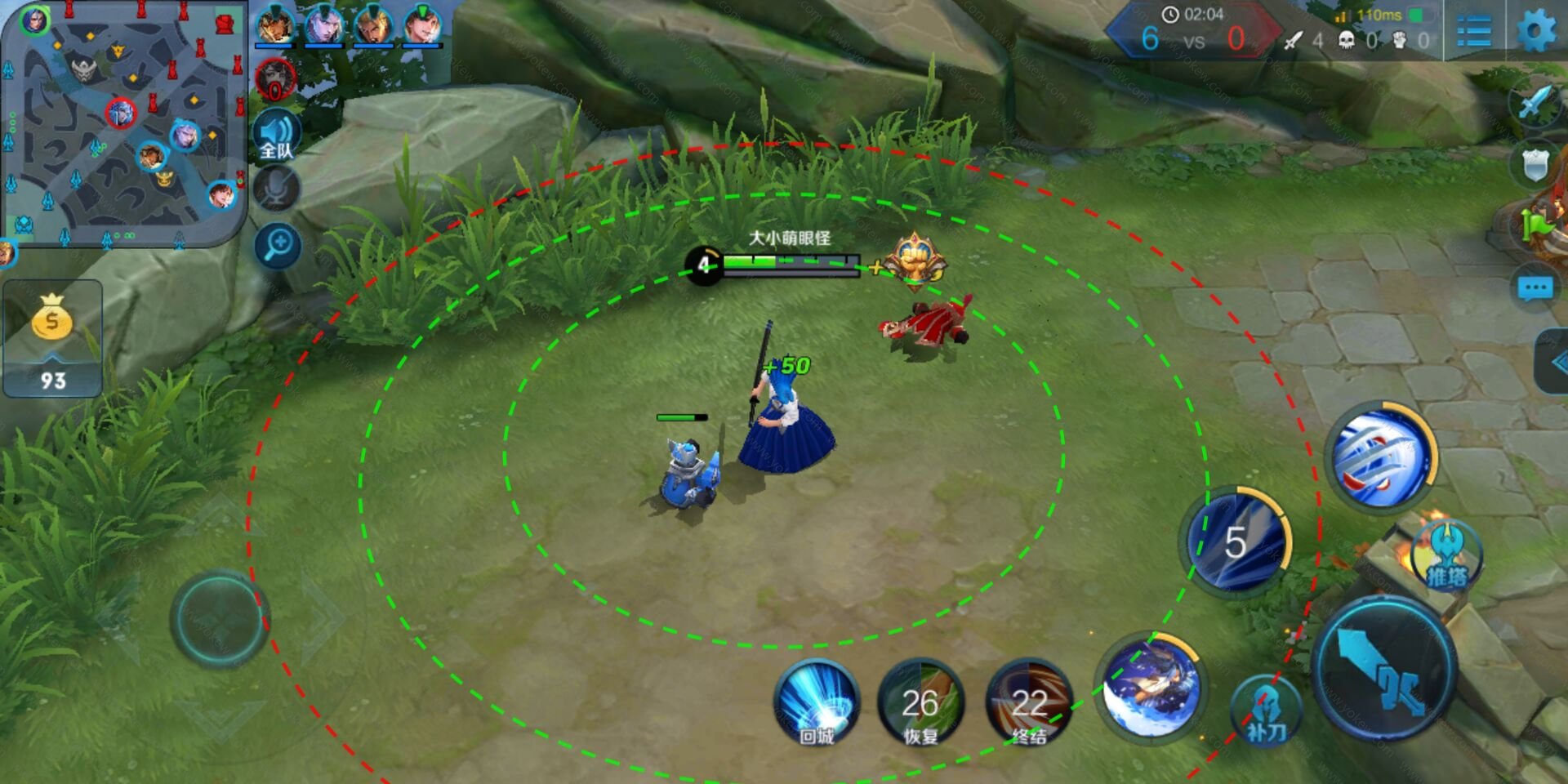
Task: Tap the 推塔 attack tower button
Action: tap(1446, 557)
